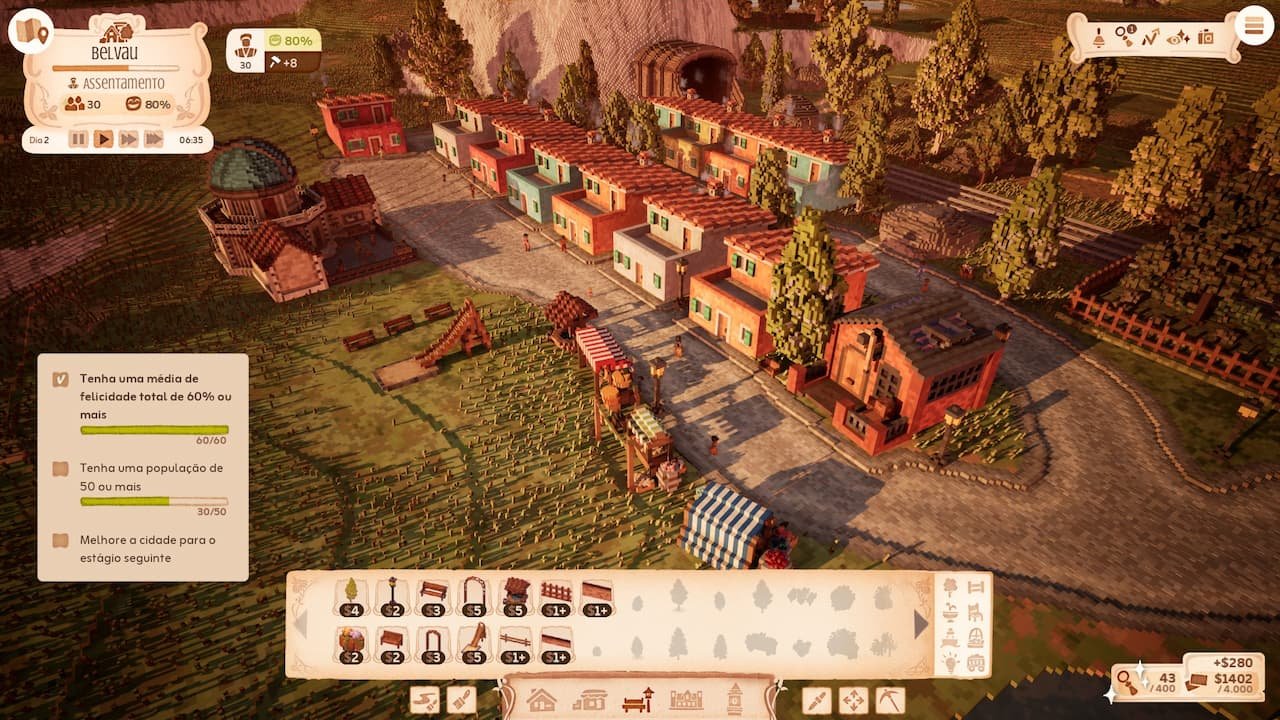Select the cypress tree decoration costing $4

(351, 595)
